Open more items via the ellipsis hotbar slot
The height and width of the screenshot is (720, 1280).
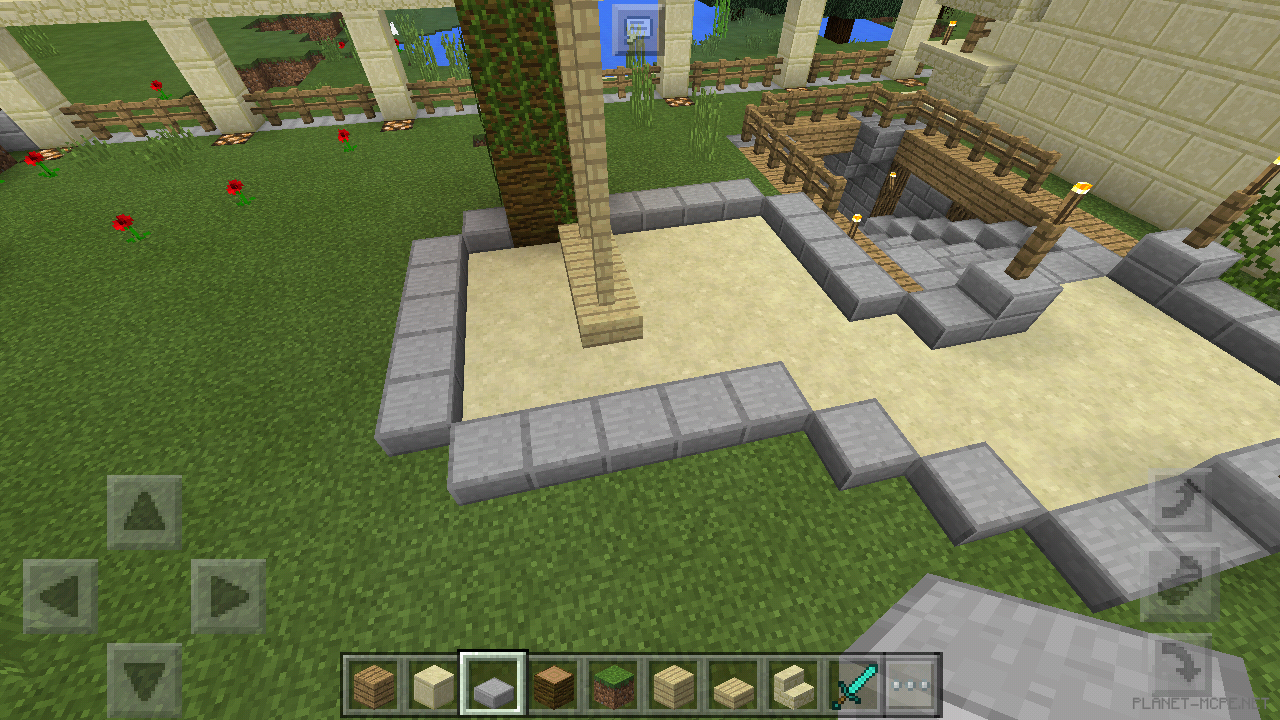tap(910, 685)
